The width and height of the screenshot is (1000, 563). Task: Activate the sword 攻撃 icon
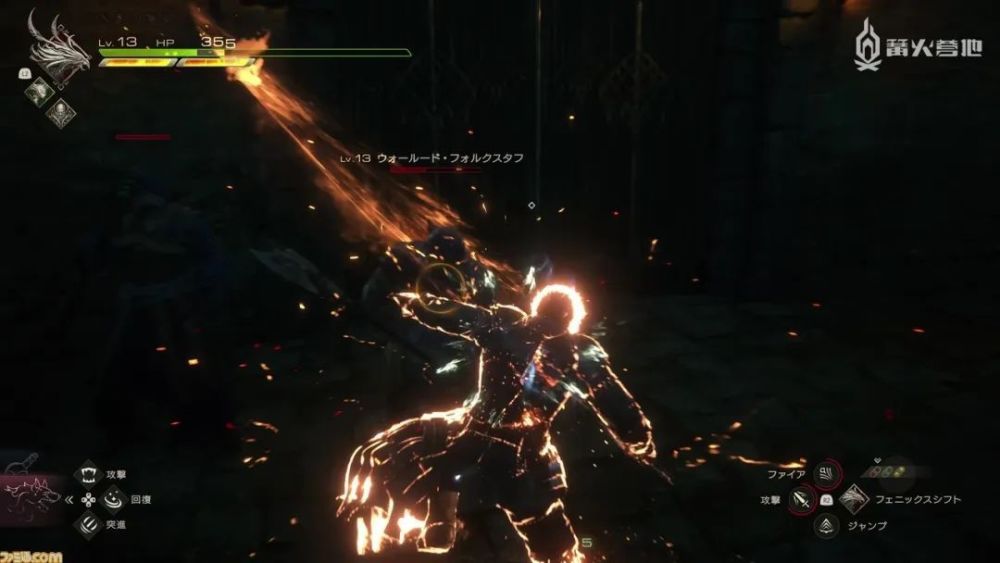click(x=801, y=498)
